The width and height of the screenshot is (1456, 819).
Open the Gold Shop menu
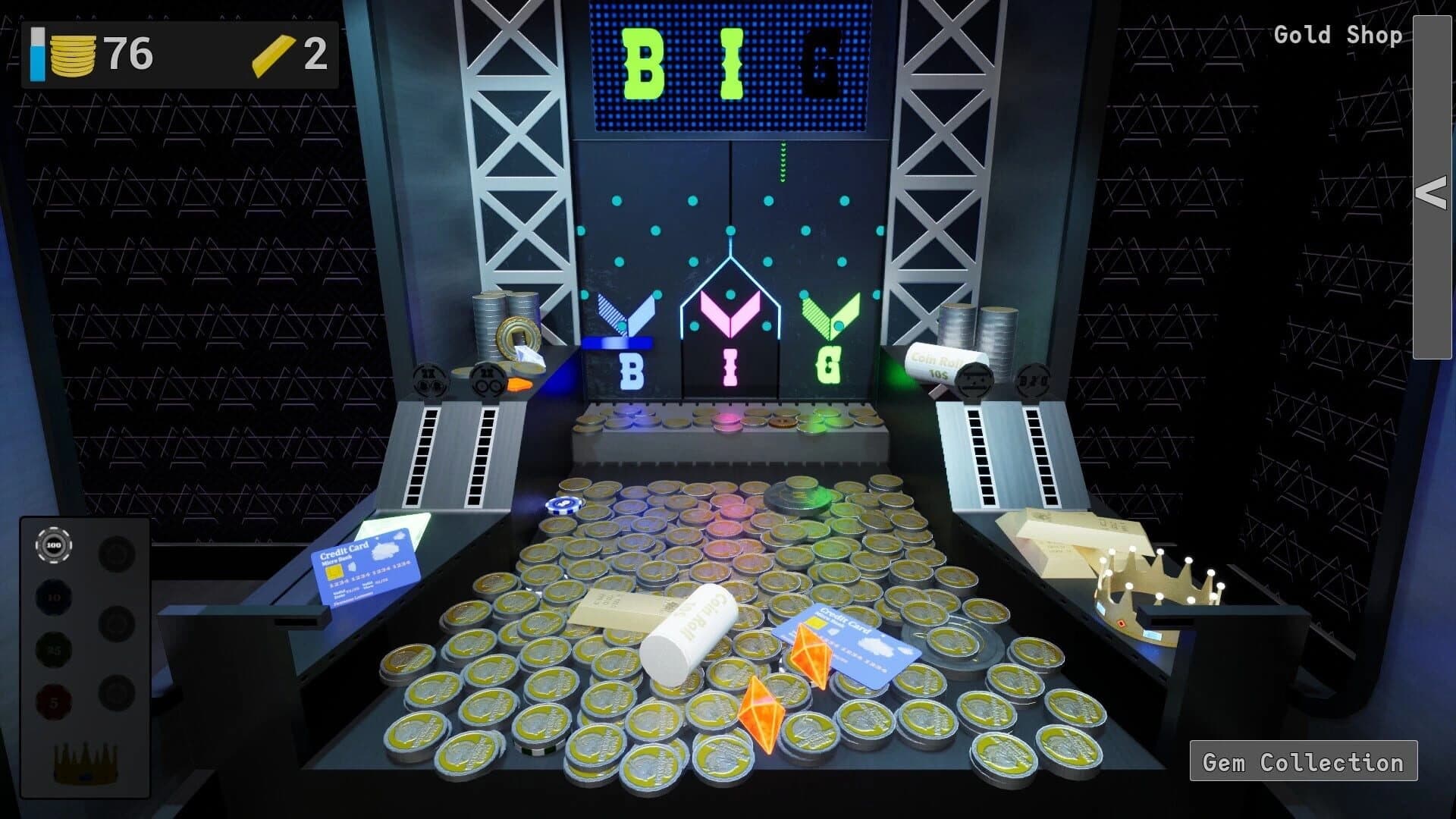point(1337,34)
